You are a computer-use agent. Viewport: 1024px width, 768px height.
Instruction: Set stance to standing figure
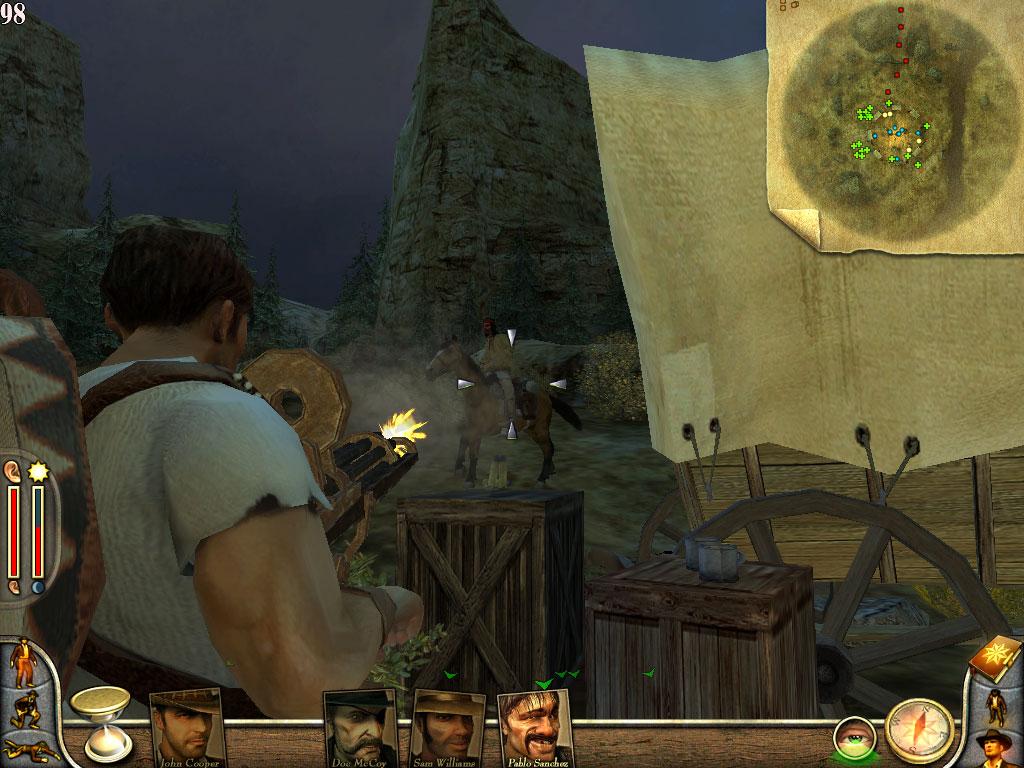click(21, 662)
